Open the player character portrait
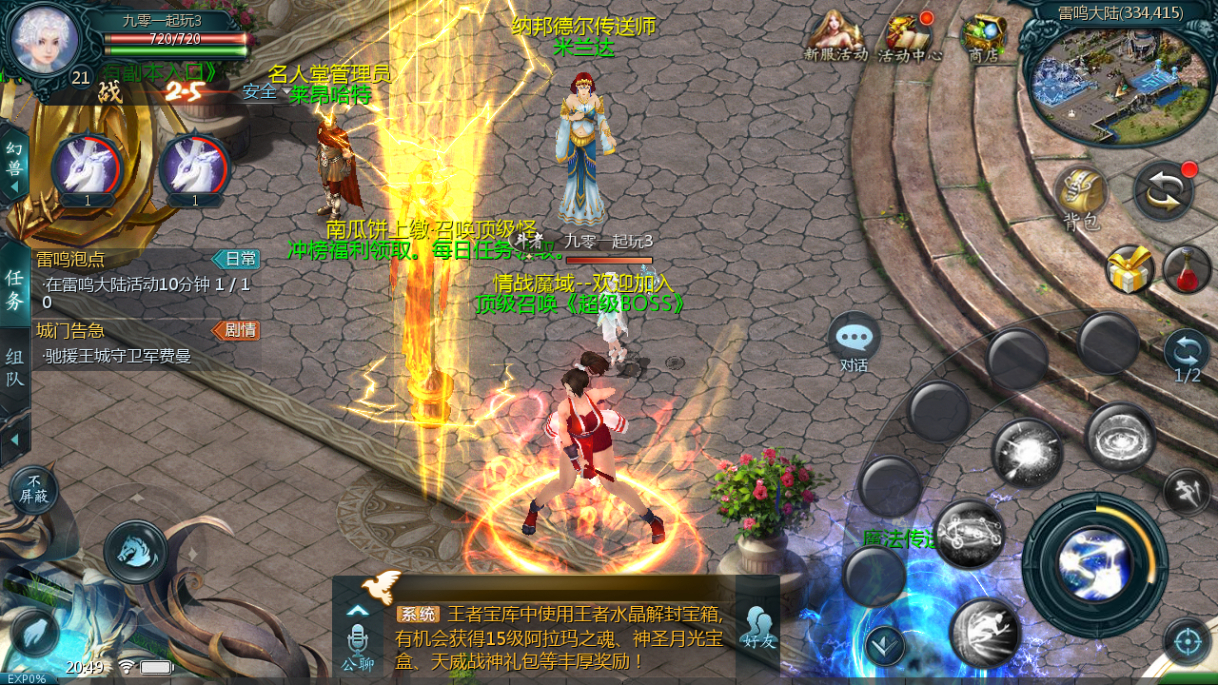Viewport: 1218px width, 685px height. [44, 38]
